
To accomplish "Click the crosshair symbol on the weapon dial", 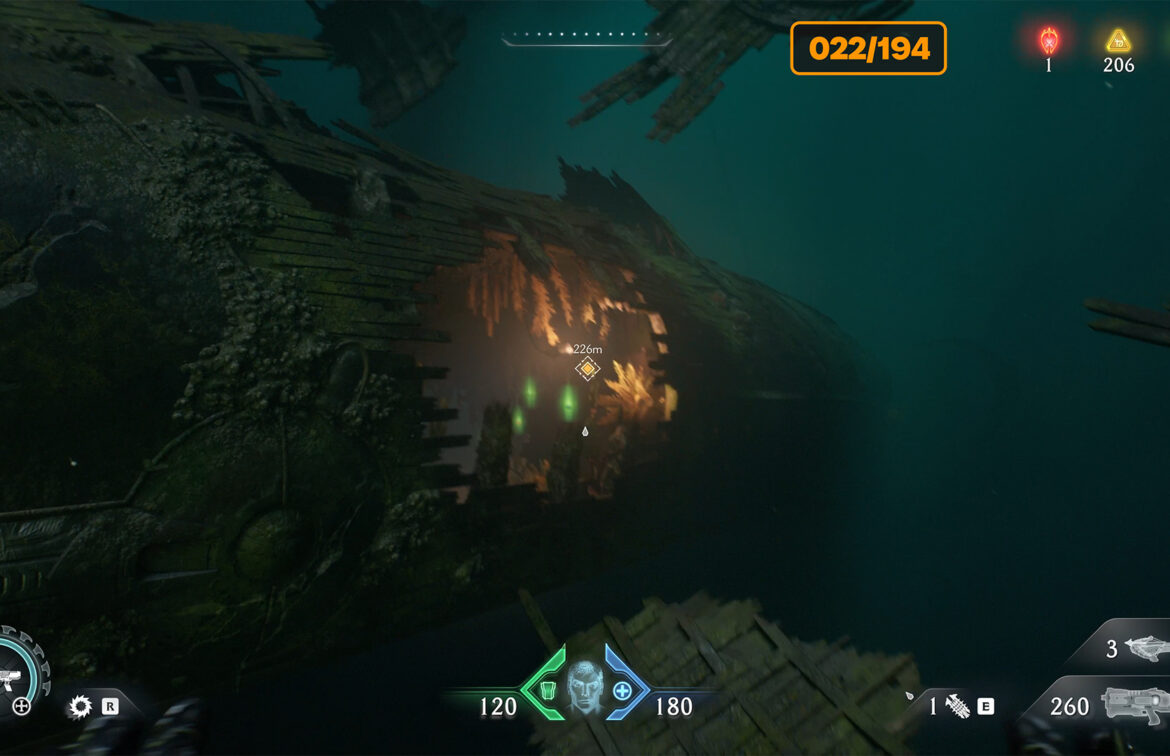I will tap(21, 707).
